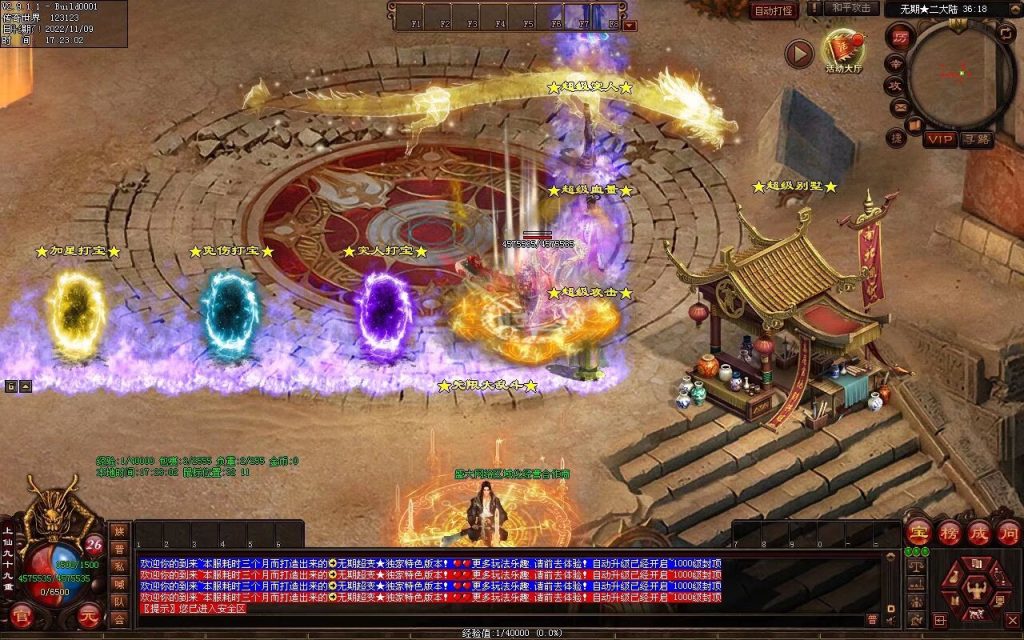The height and width of the screenshot is (640, 1024).
Task: Activate 寻路 pathfinding
Action: point(976,139)
